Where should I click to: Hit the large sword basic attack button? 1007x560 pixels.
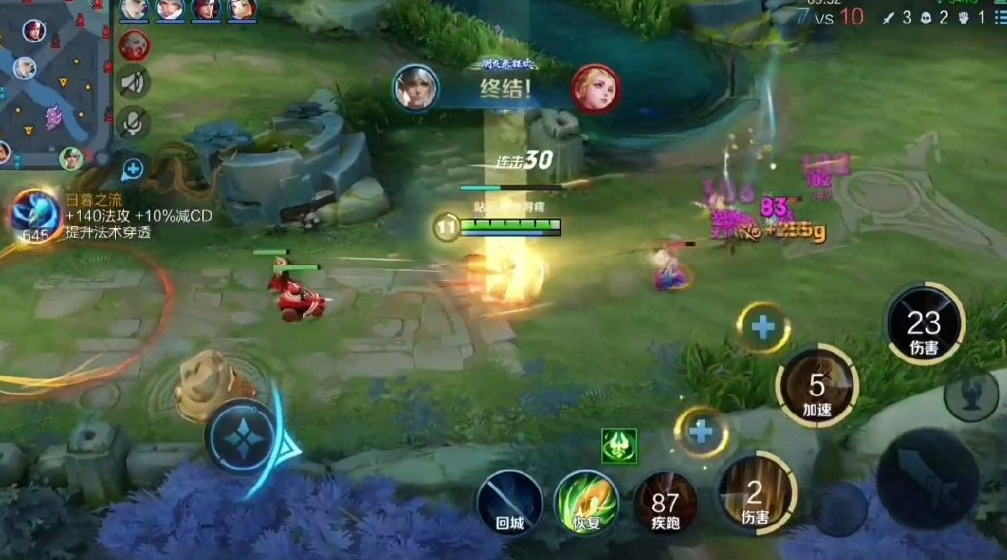(x=927, y=479)
